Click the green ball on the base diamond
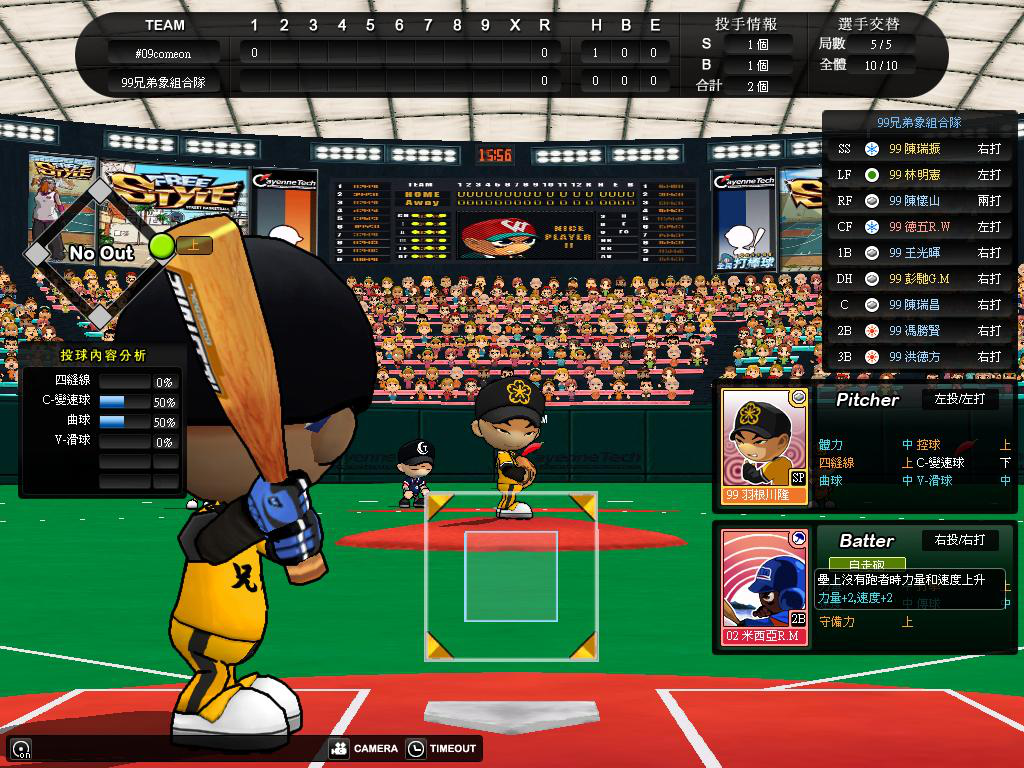The image size is (1024, 768). 162,246
